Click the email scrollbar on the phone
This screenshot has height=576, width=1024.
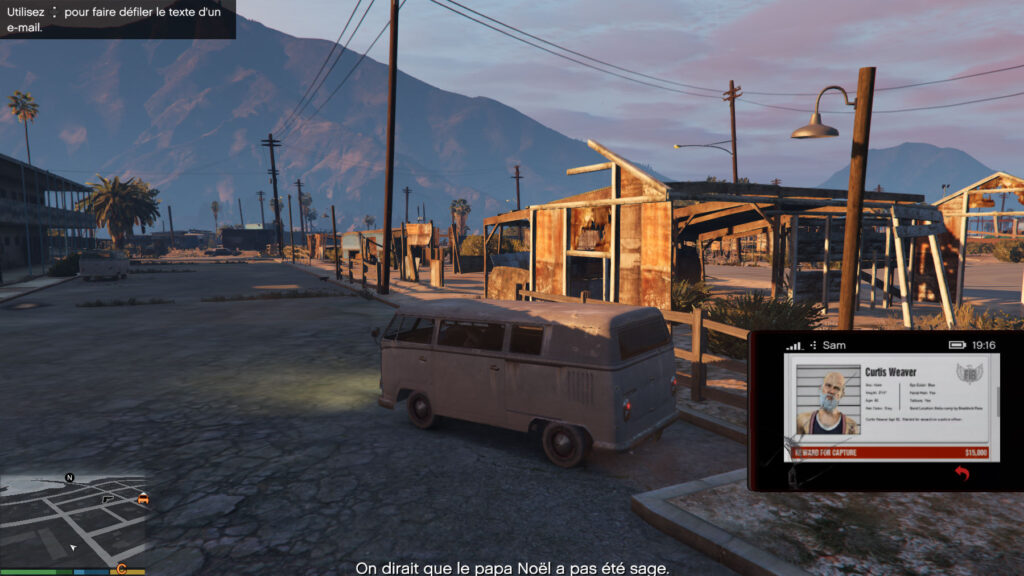996,403
